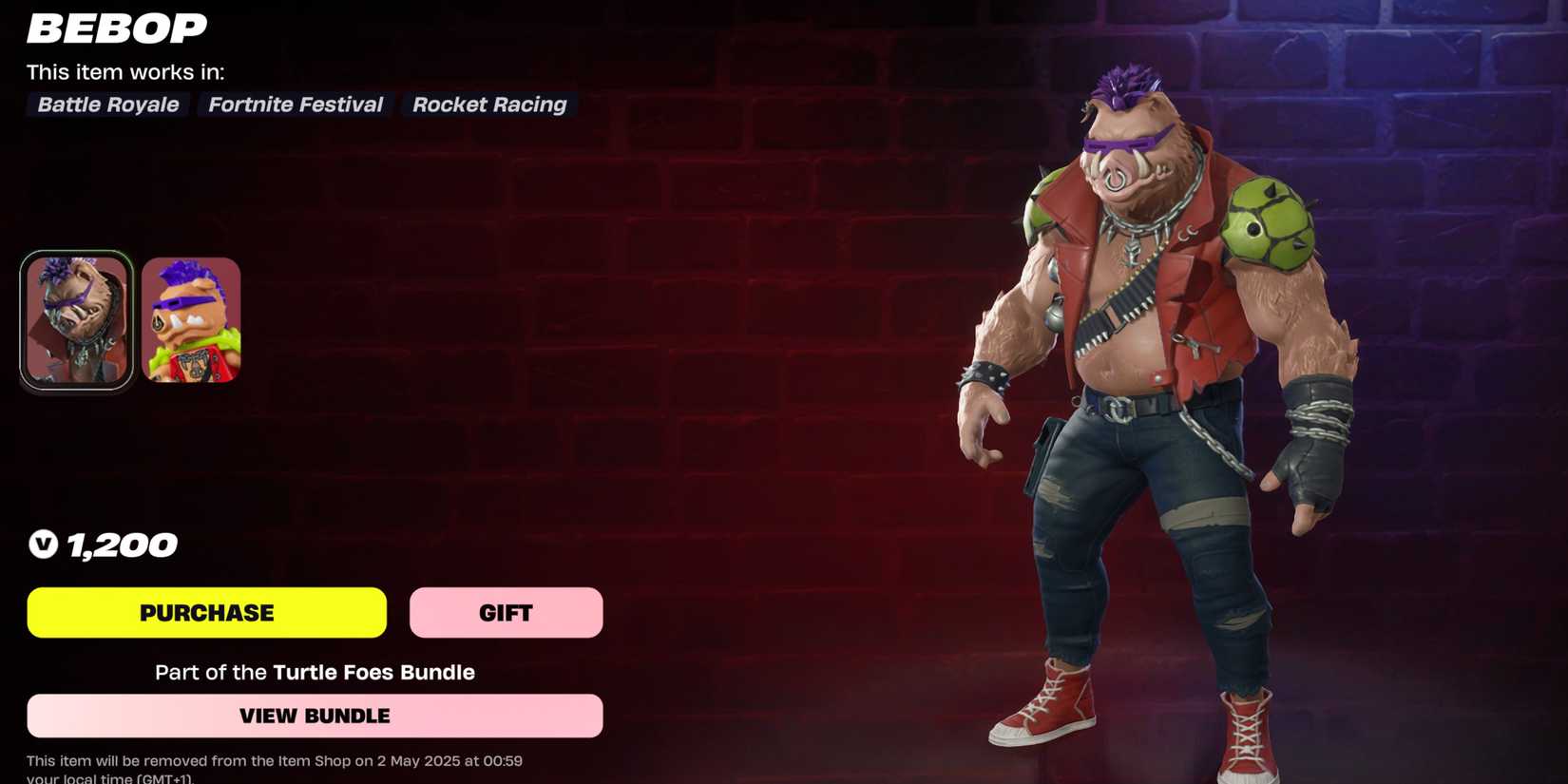Image resolution: width=1568 pixels, height=784 pixels.
Task: Click the Battle Royale compatibility tag
Action: coord(106,105)
